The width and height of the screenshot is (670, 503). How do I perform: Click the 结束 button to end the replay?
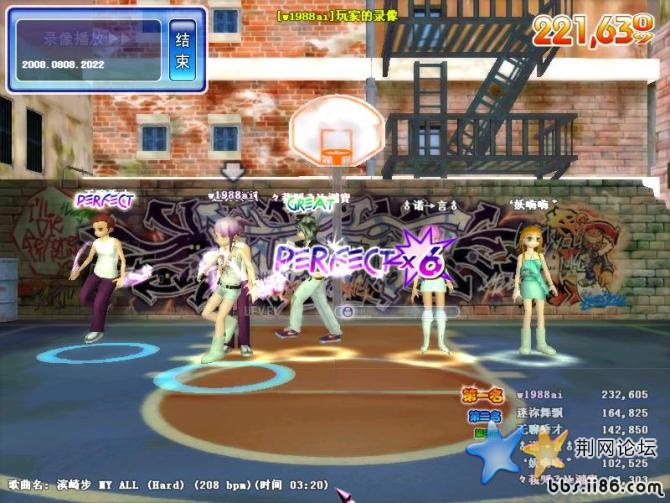pos(183,49)
